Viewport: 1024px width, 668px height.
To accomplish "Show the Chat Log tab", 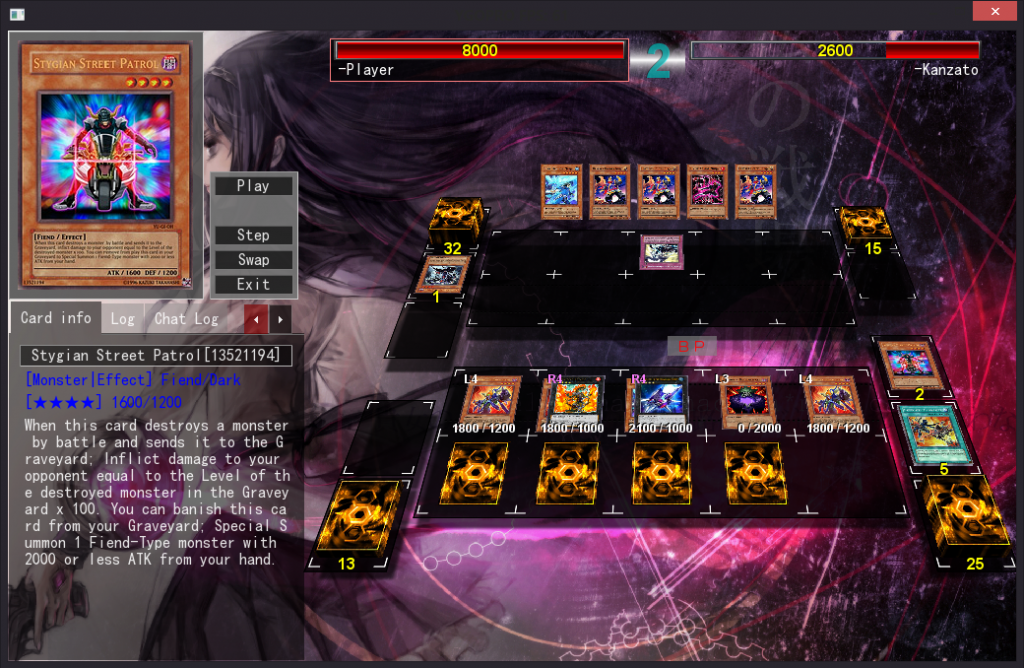I will coord(186,319).
